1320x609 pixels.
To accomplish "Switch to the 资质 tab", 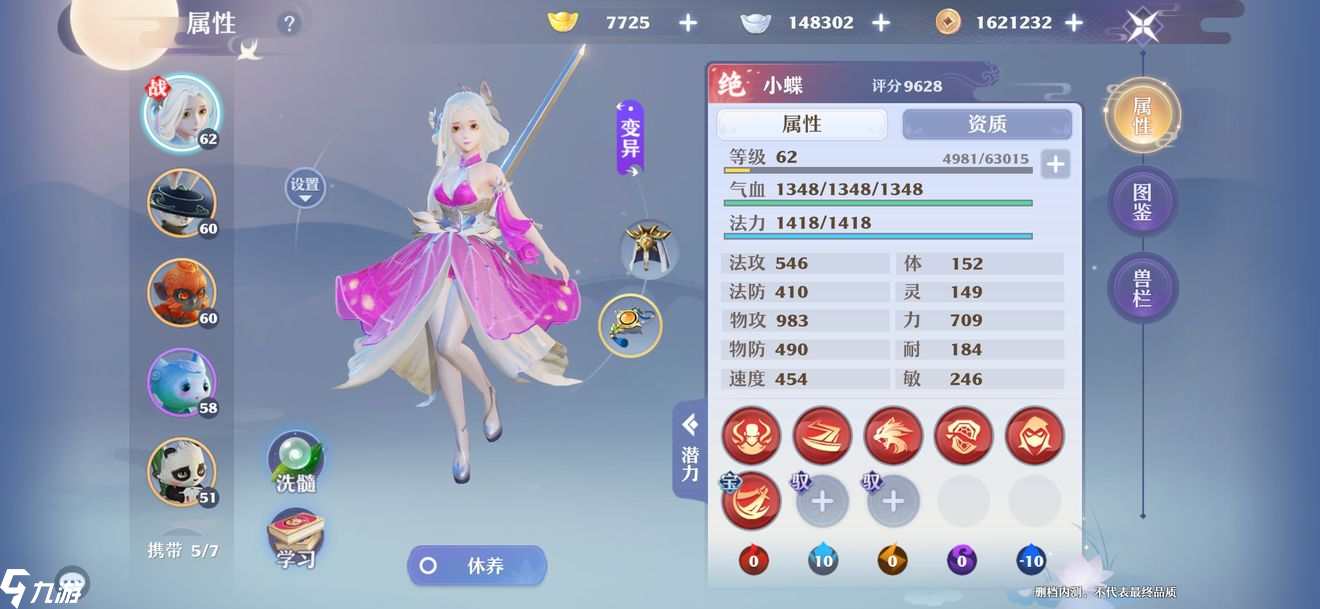I will click(x=987, y=124).
